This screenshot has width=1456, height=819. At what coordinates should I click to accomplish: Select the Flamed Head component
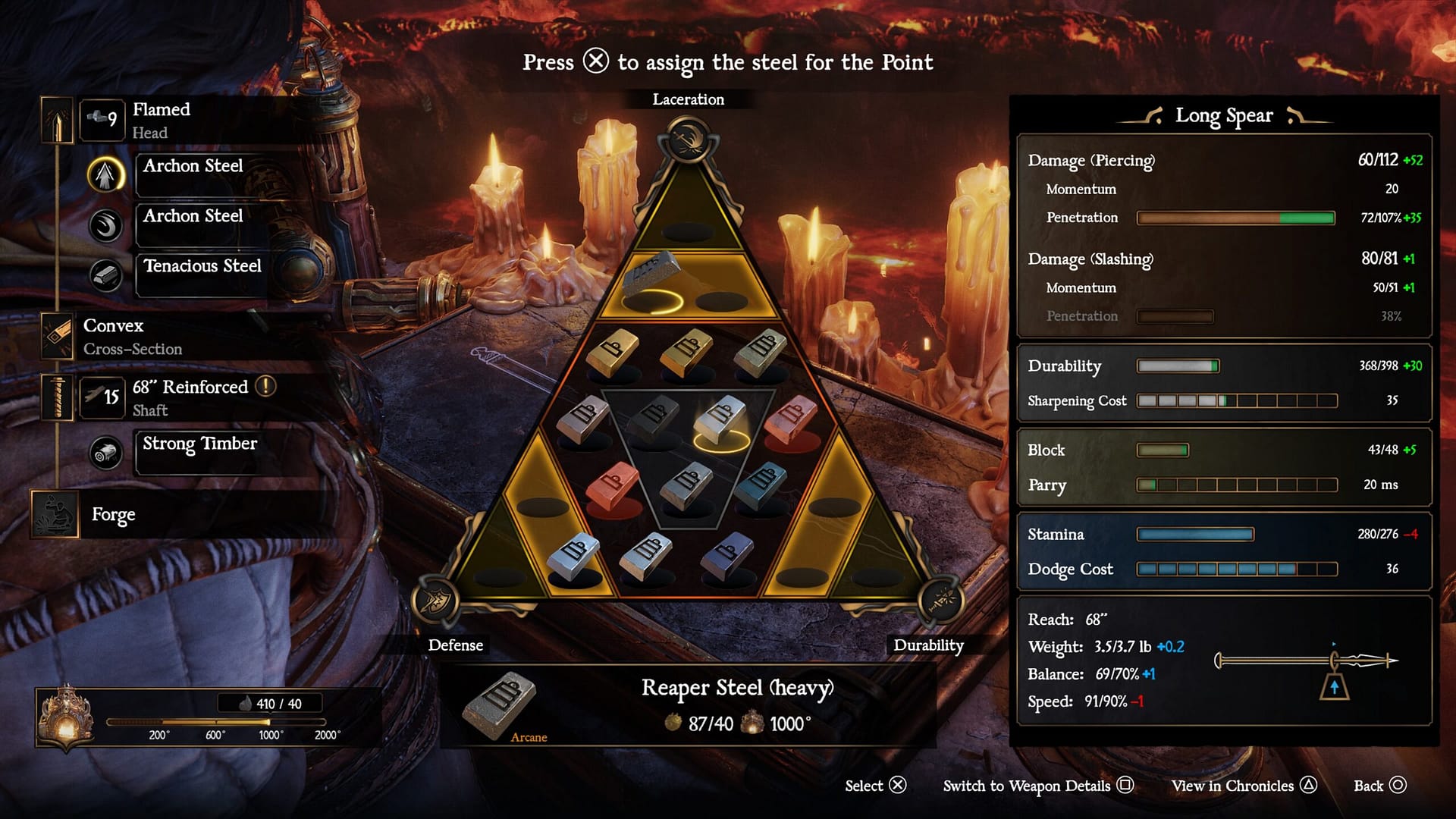coord(161,120)
